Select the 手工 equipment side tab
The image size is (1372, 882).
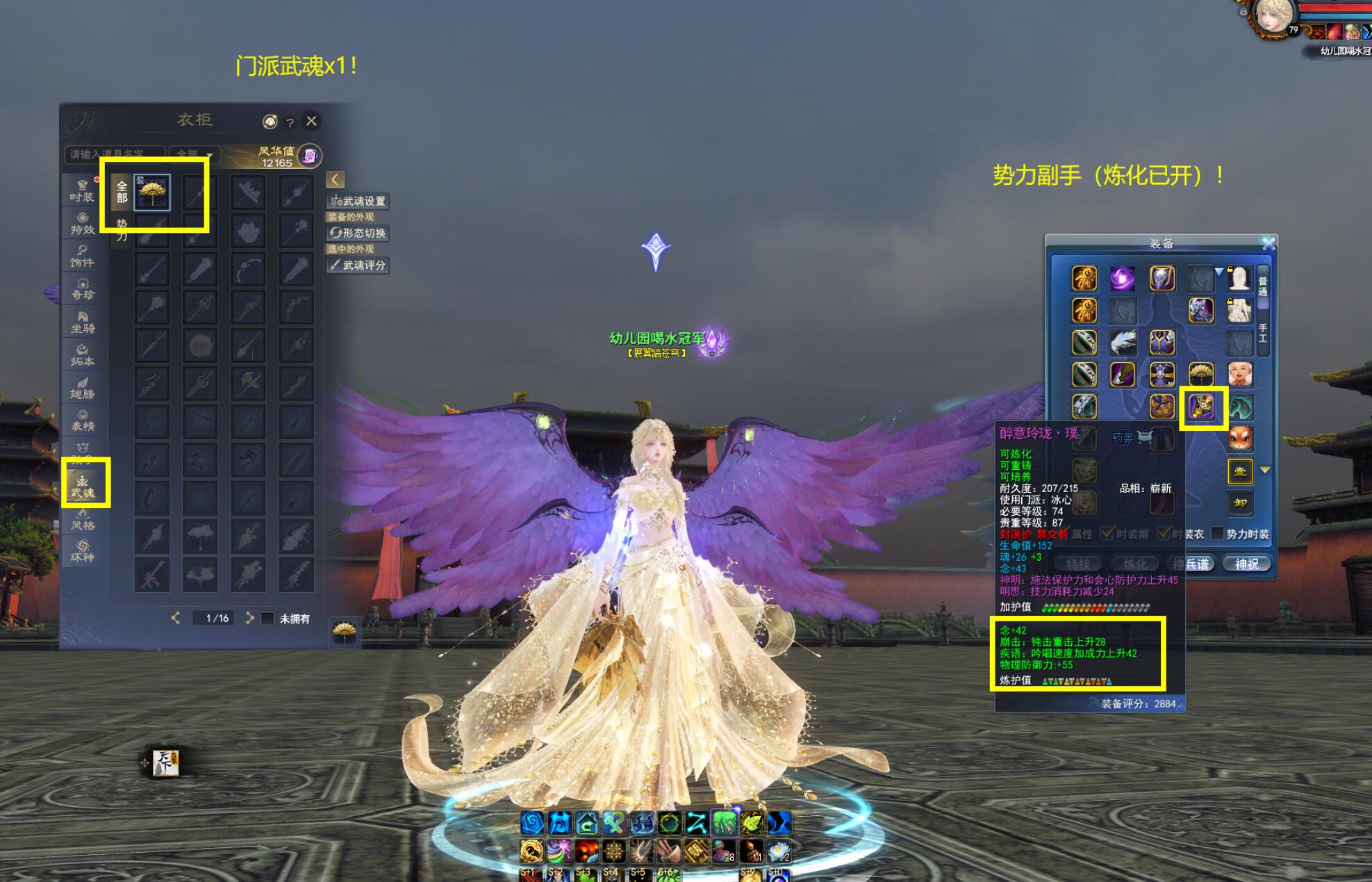[x=1262, y=332]
